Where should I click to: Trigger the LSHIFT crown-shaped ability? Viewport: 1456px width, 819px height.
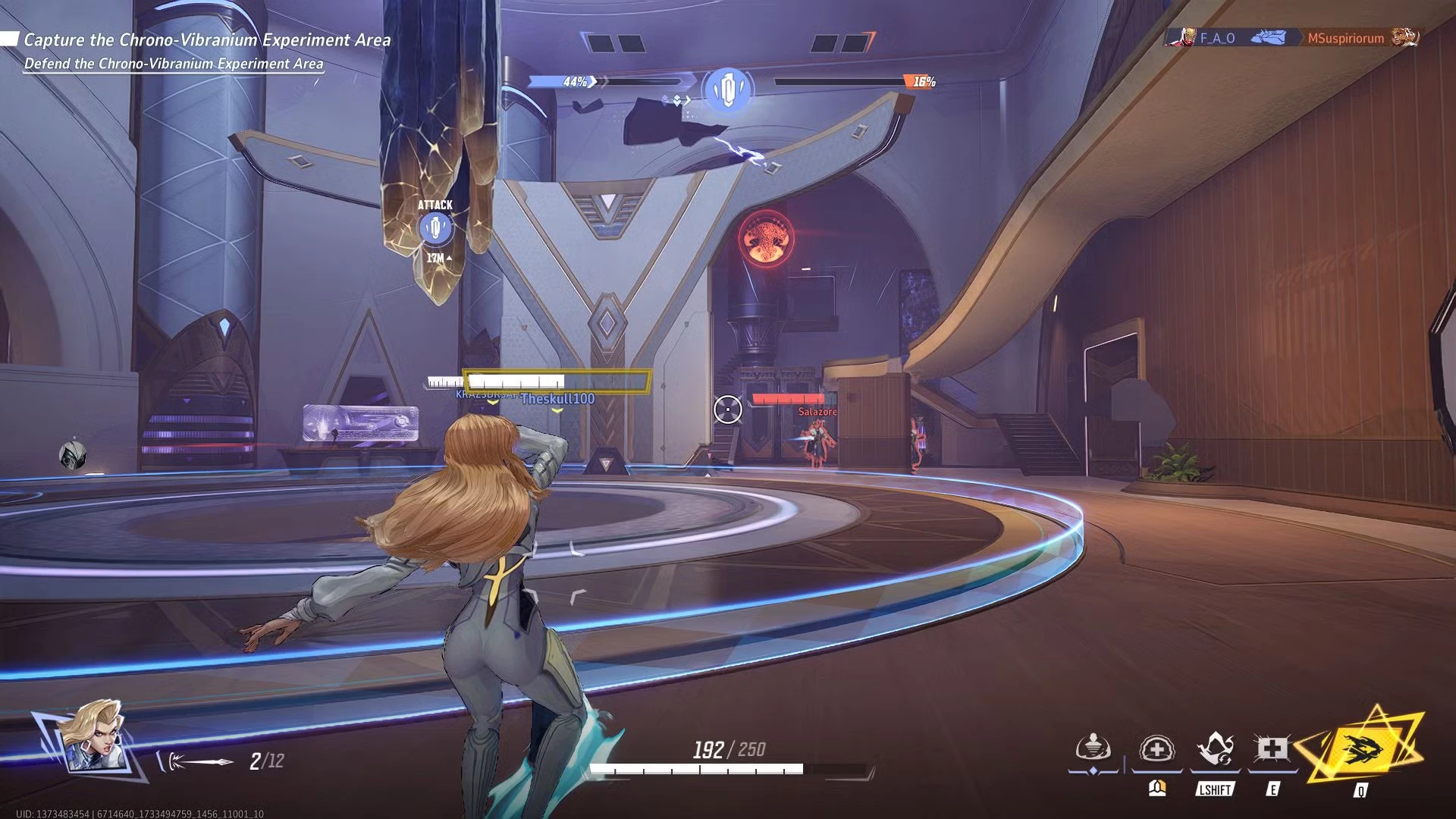tap(1214, 750)
